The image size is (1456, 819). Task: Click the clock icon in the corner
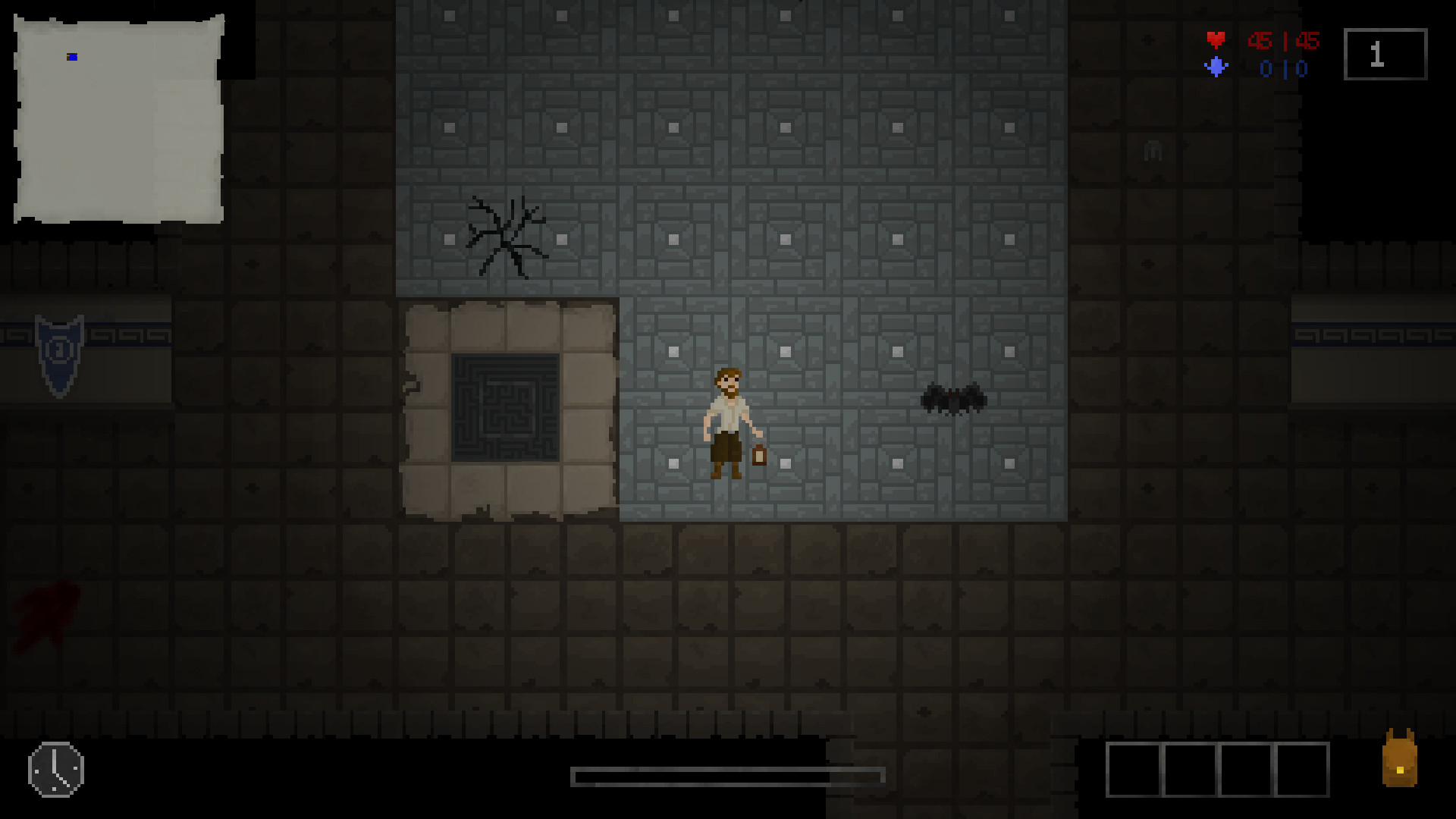click(55, 769)
